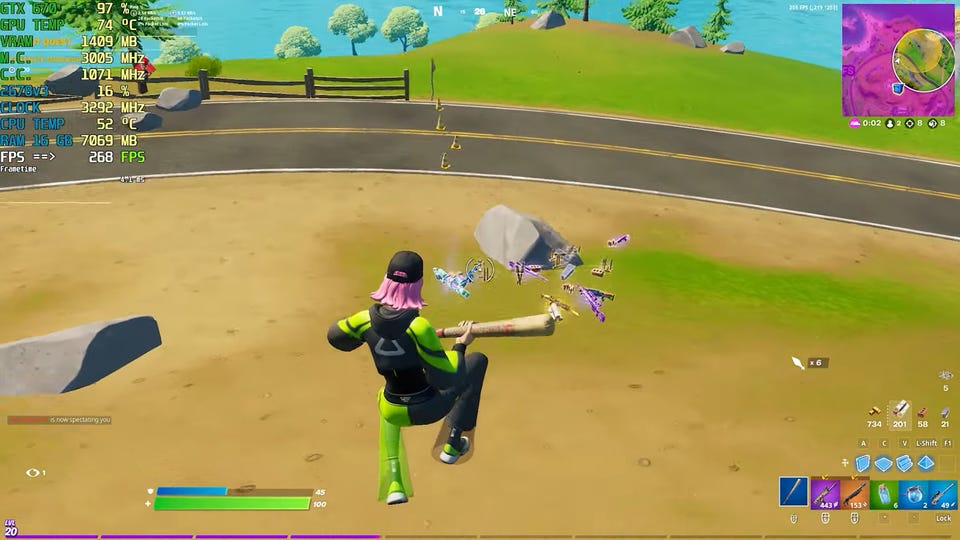Click the blue supply marker on minimap
The width and height of the screenshot is (960, 540).
(898, 88)
